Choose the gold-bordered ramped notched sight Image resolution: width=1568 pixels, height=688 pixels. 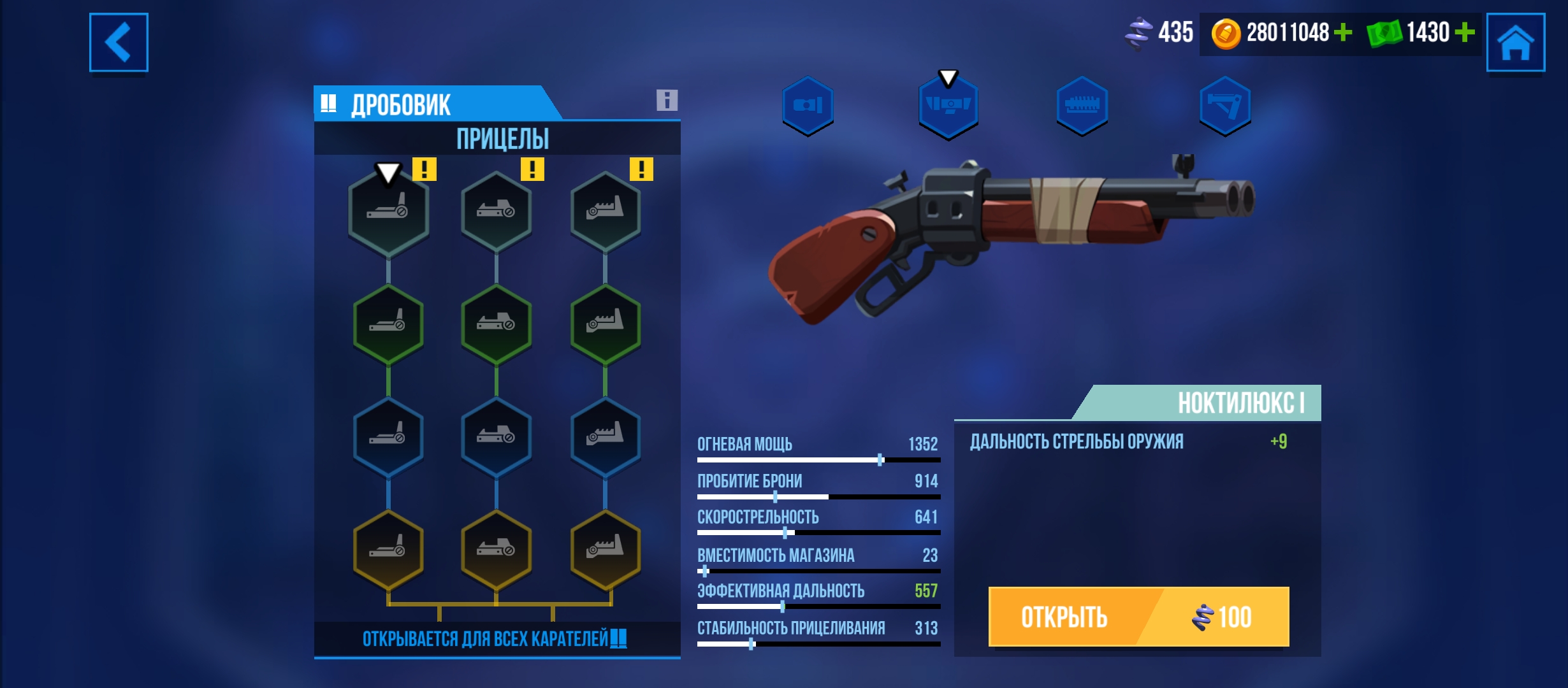pyautogui.click(x=605, y=549)
